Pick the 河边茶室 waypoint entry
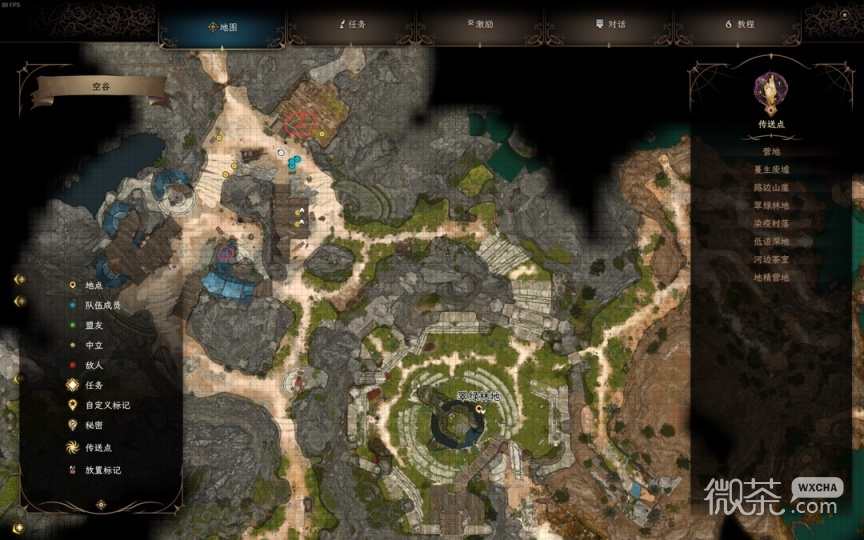Viewport: 864px width, 540px height. click(x=772, y=259)
